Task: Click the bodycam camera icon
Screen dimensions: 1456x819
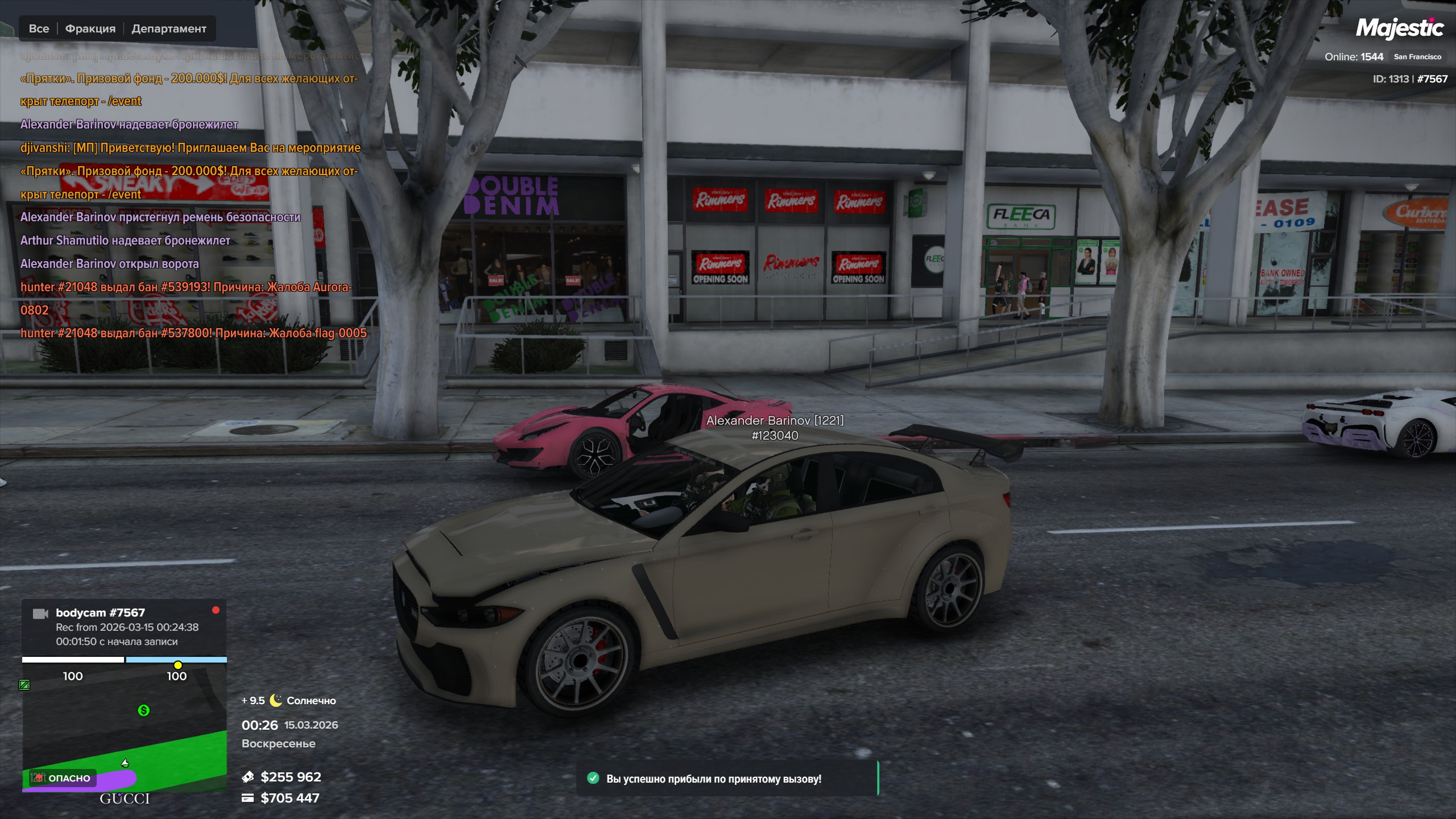Action: click(40, 614)
